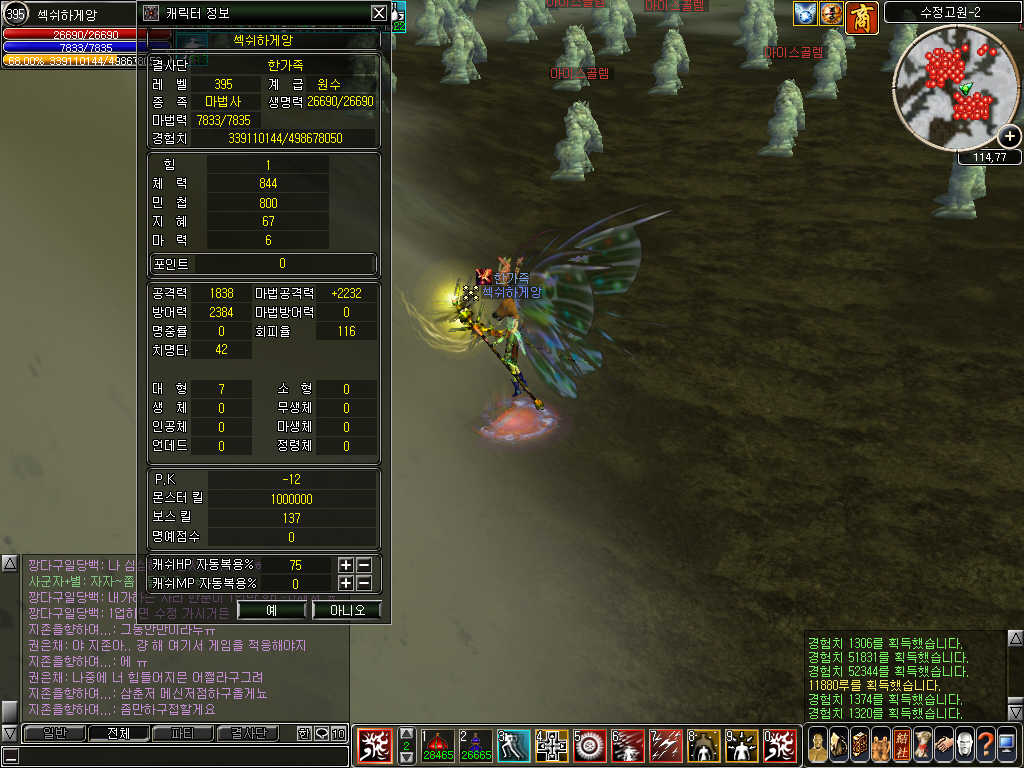
Task: Open the help question mark icon
Action: tap(985, 745)
